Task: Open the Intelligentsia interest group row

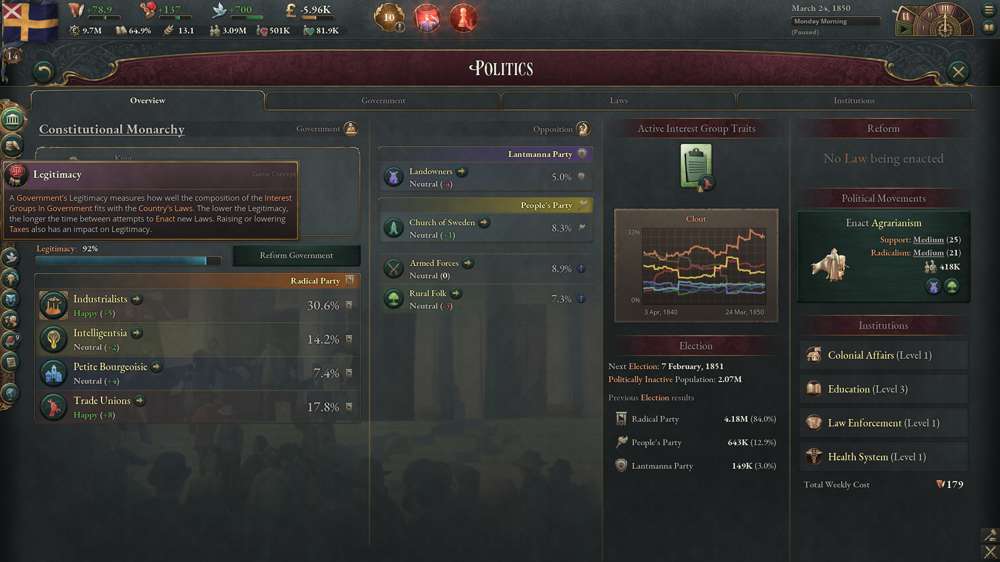Action: point(100,333)
